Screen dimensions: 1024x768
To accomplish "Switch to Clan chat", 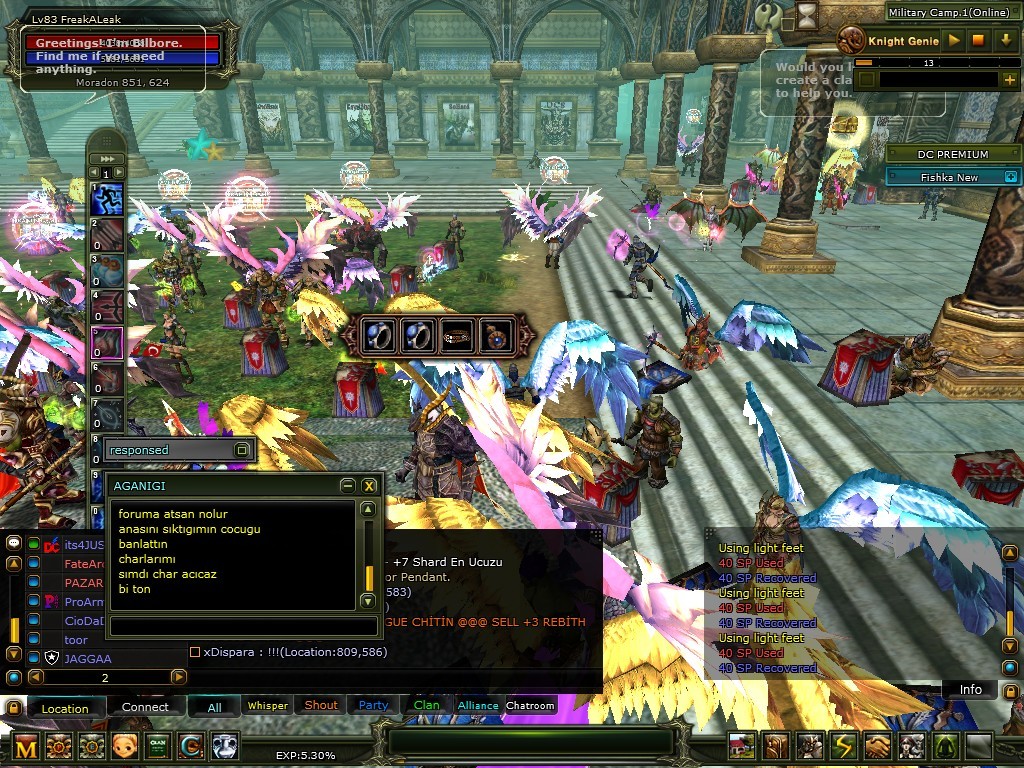I will click(x=426, y=706).
